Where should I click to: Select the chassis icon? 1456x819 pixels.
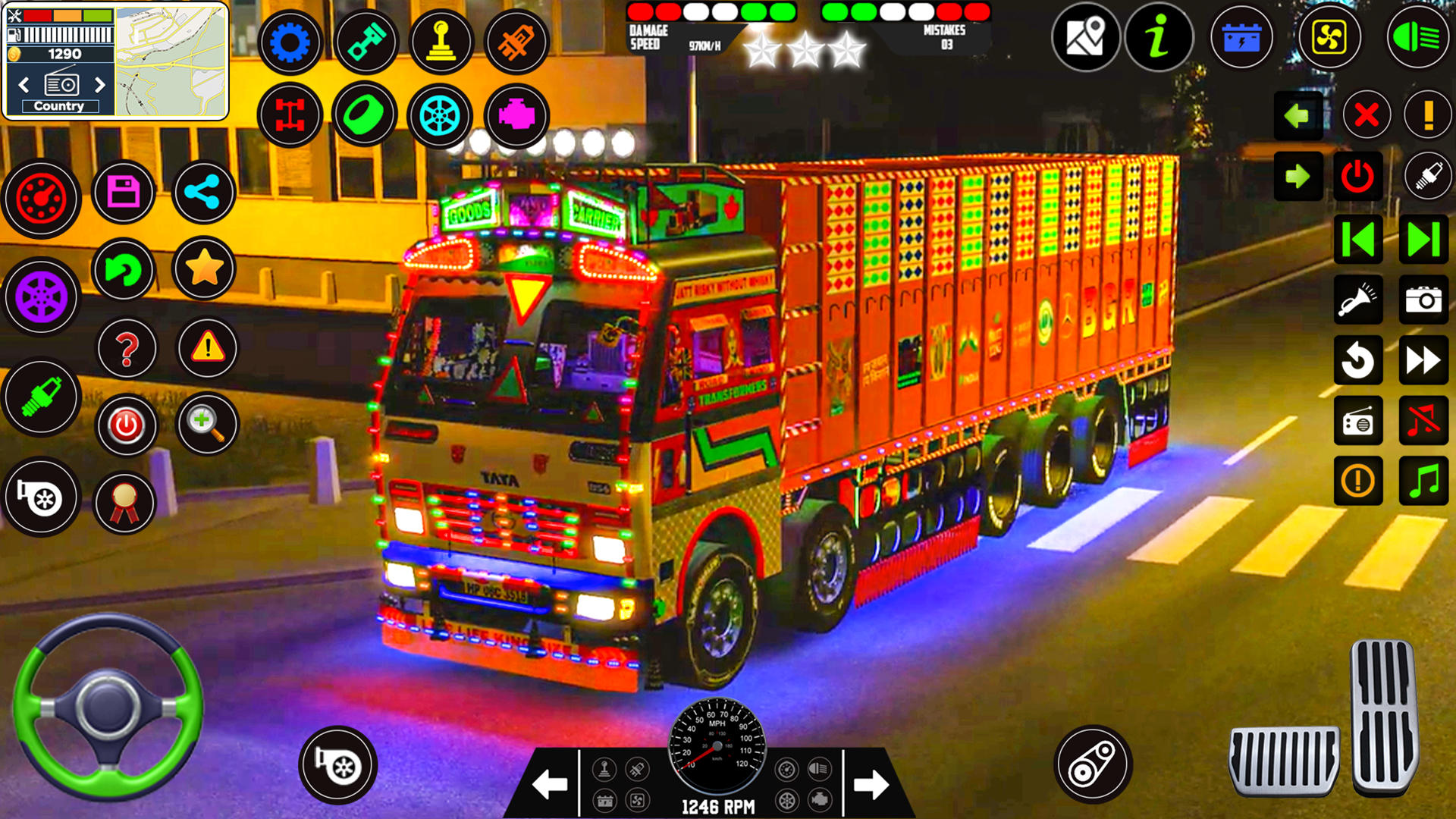tap(290, 114)
